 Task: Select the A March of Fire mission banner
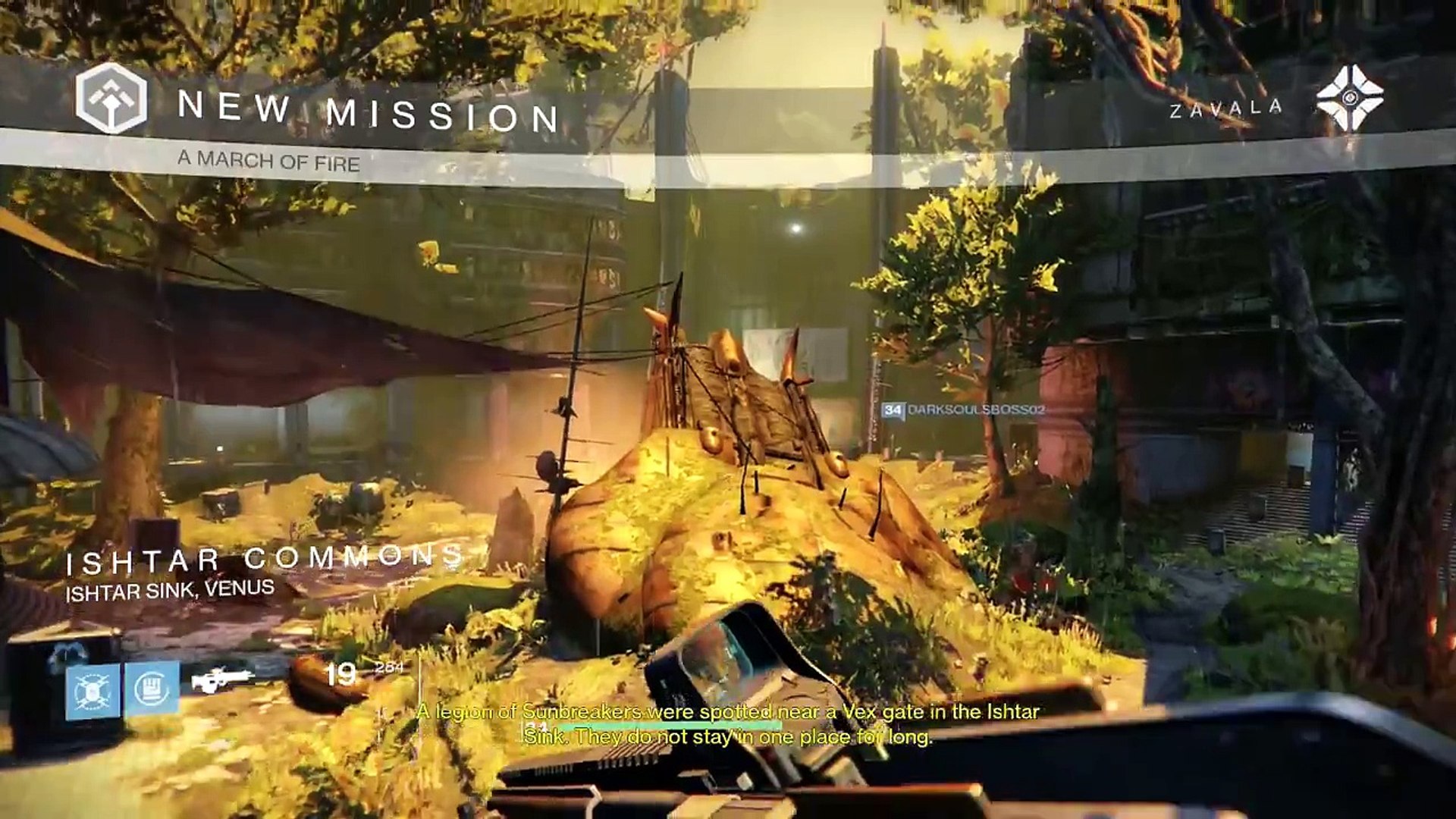pyautogui.click(x=268, y=160)
